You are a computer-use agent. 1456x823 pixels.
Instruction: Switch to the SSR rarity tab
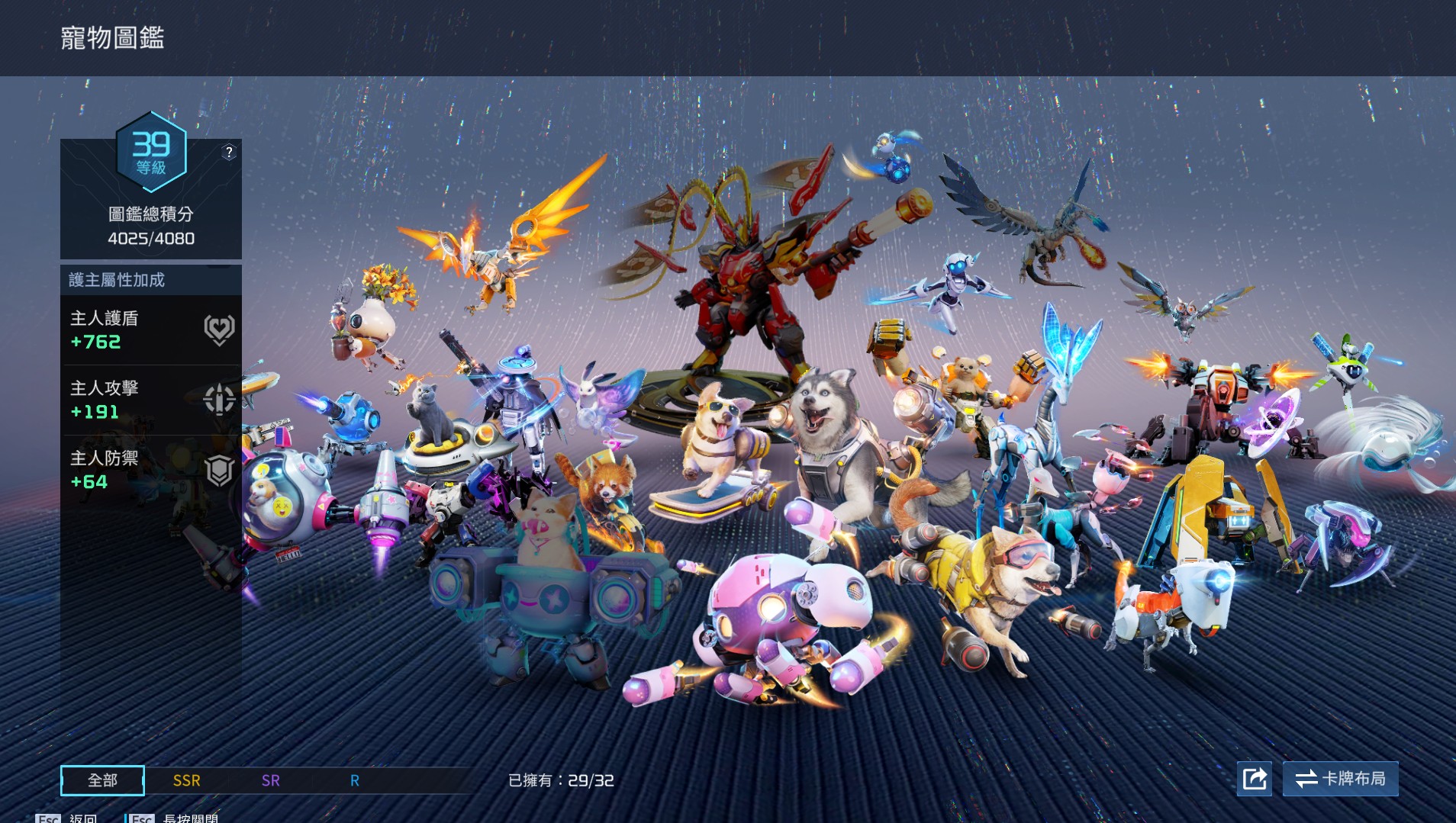click(x=187, y=780)
